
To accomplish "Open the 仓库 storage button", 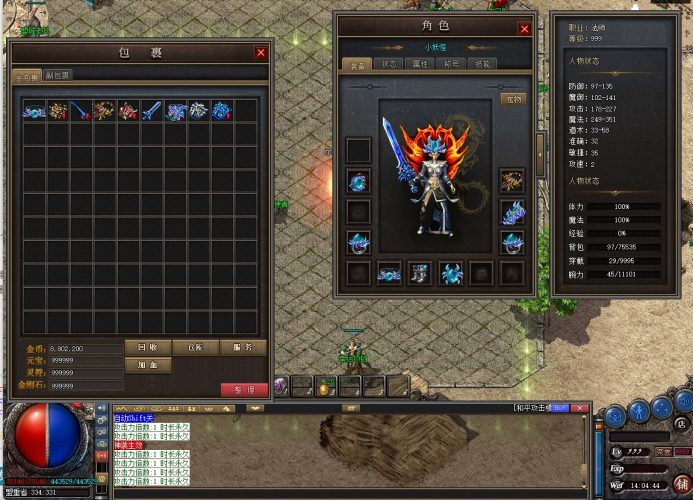I will (x=195, y=347).
